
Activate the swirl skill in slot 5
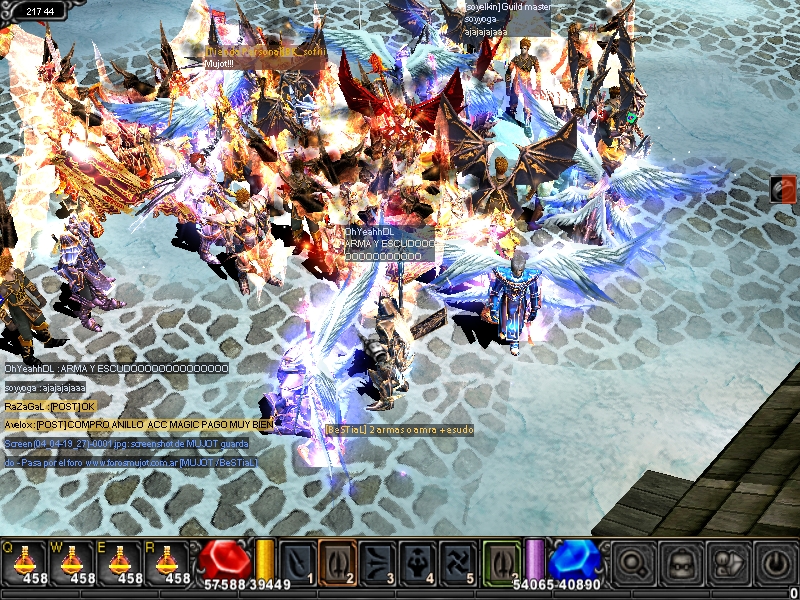coord(457,561)
